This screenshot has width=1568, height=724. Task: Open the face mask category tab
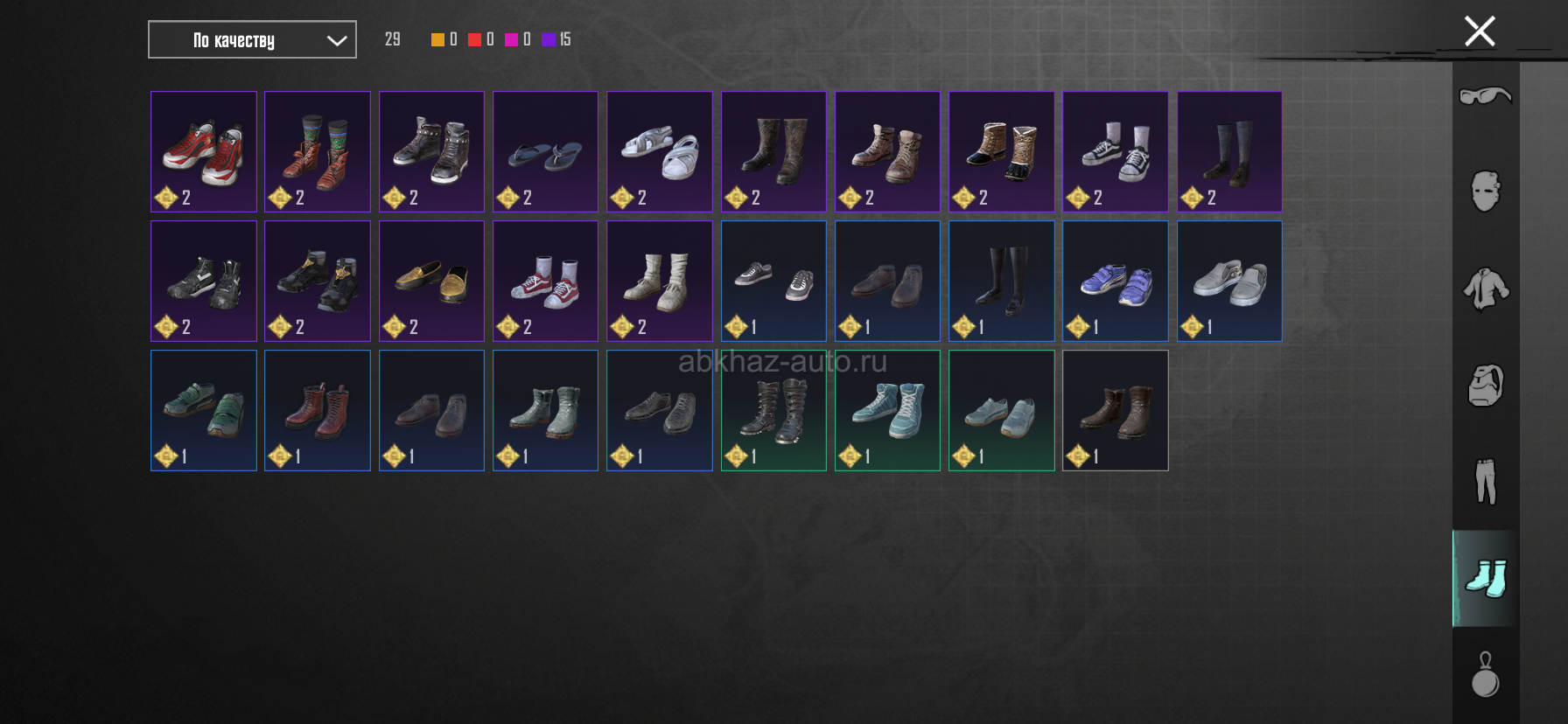coord(1485,191)
